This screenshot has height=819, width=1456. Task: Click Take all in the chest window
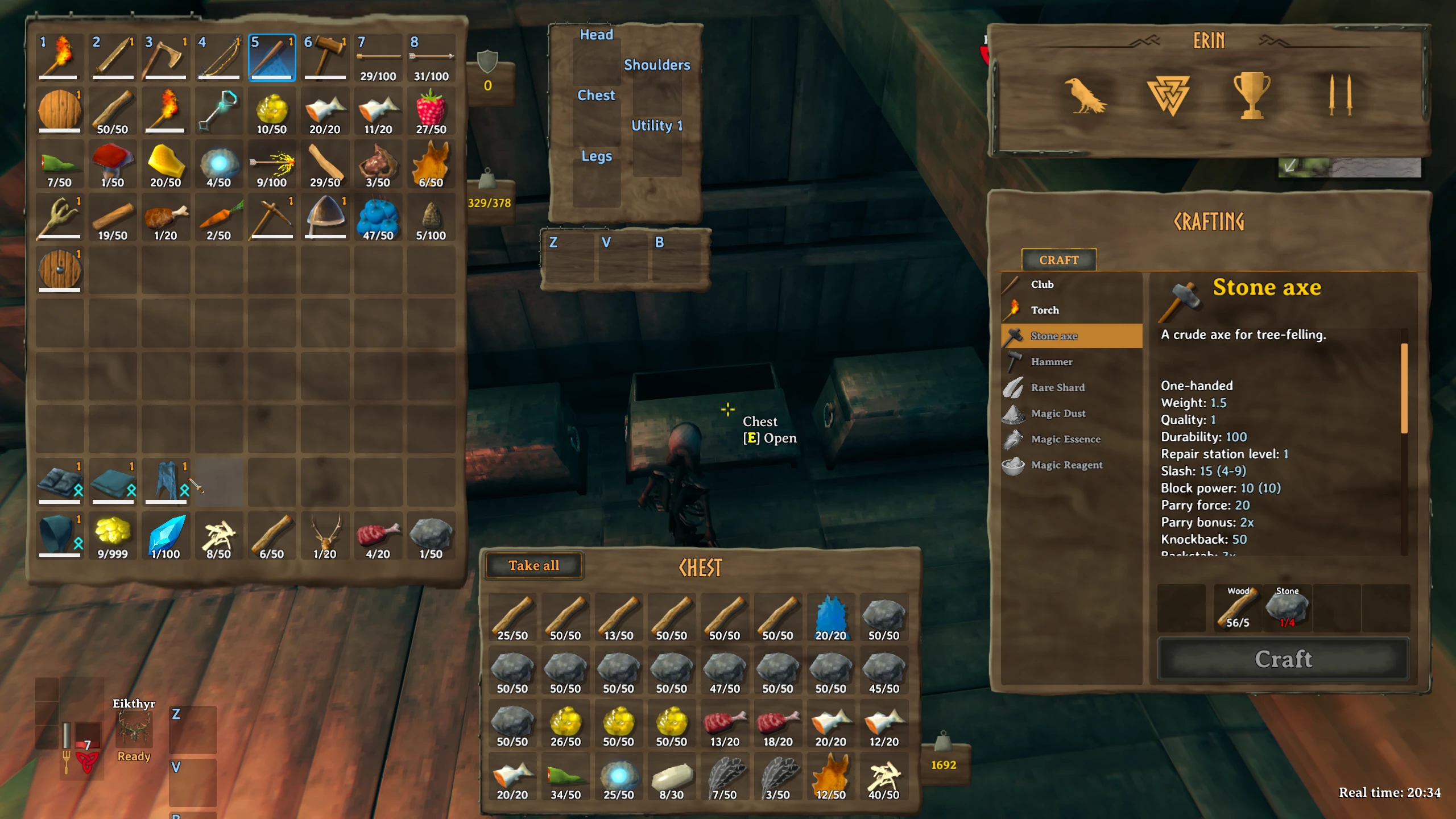(x=533, y=565)
